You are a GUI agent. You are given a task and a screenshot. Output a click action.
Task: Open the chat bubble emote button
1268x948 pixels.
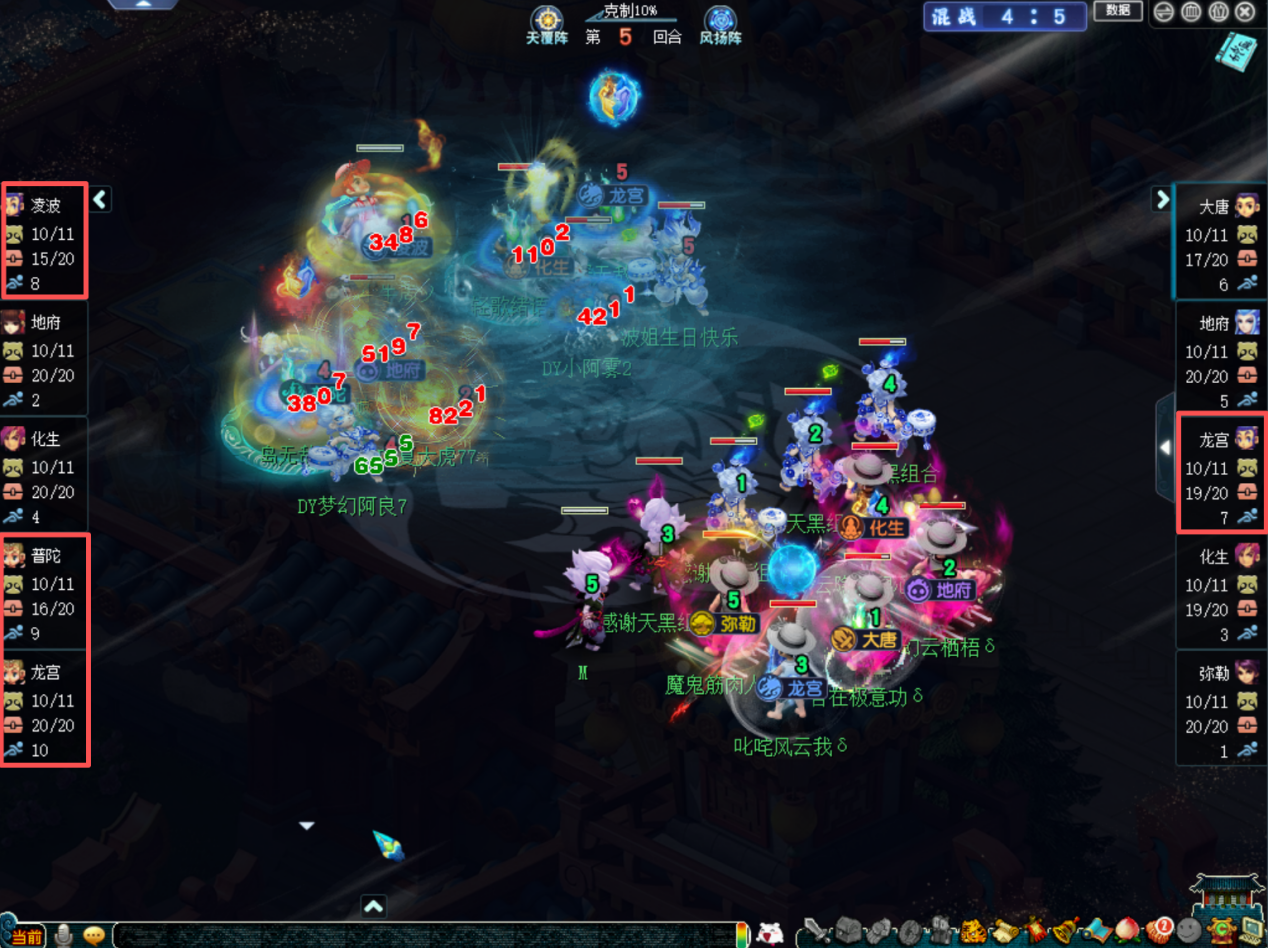click(95, 935)
